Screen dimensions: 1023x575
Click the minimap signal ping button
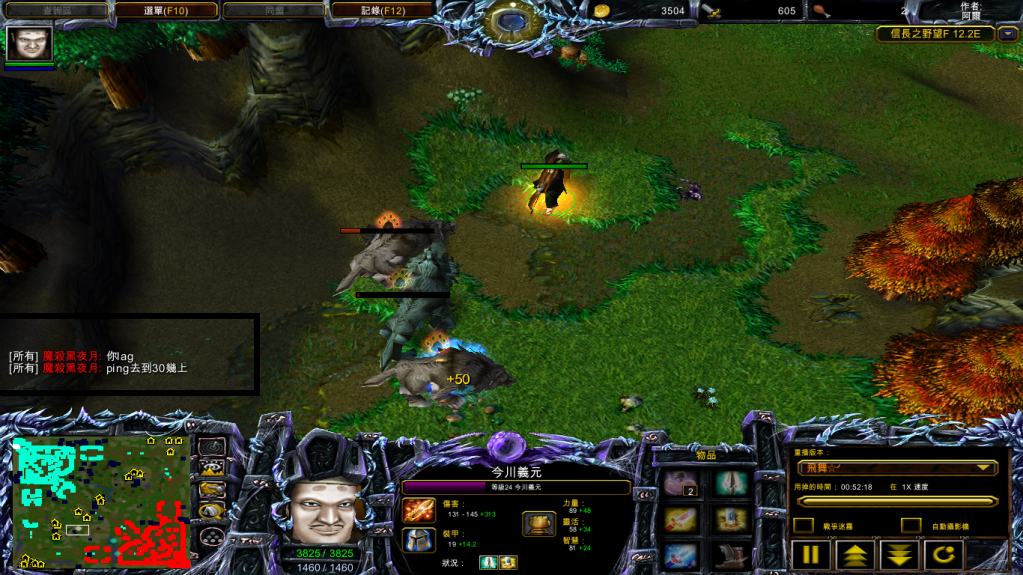(212, 446)
